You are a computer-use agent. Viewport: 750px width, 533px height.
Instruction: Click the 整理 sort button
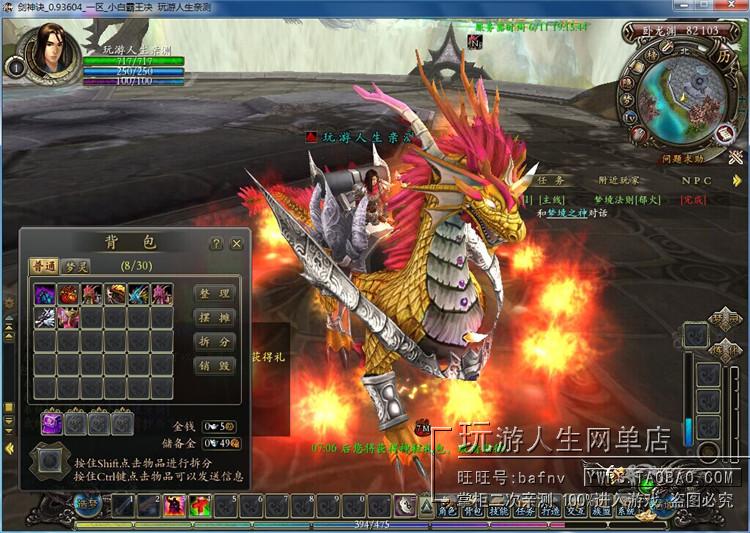214,293
